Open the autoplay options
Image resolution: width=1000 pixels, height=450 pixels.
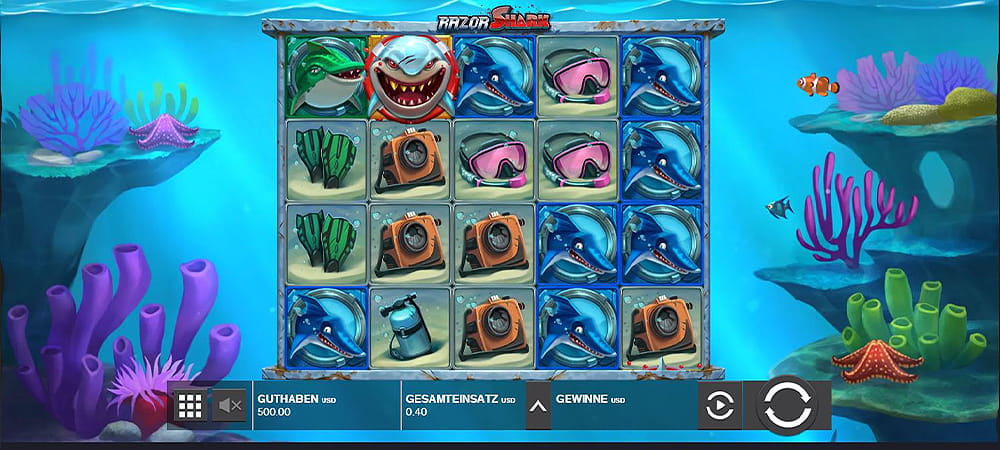(720, 406)
